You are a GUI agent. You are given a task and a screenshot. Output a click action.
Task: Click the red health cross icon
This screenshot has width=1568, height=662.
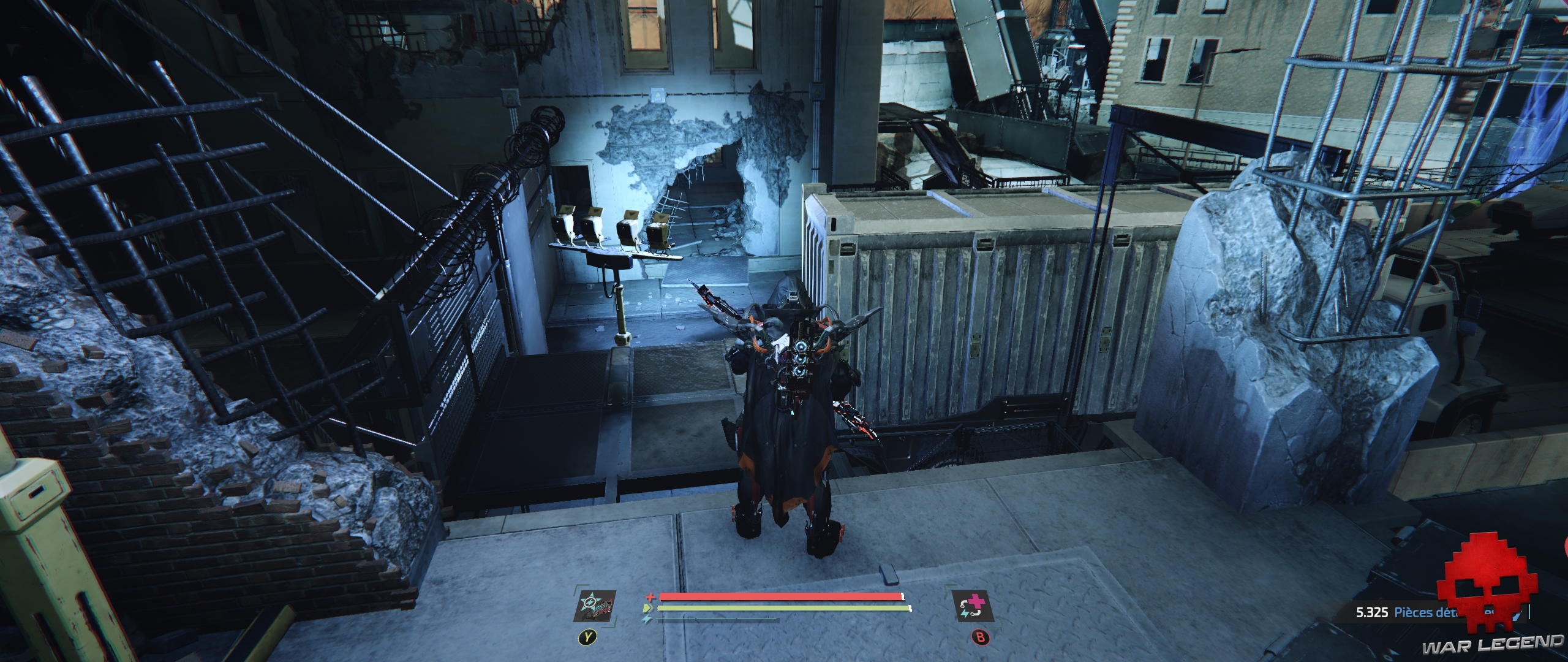click(x=649, y=596)
